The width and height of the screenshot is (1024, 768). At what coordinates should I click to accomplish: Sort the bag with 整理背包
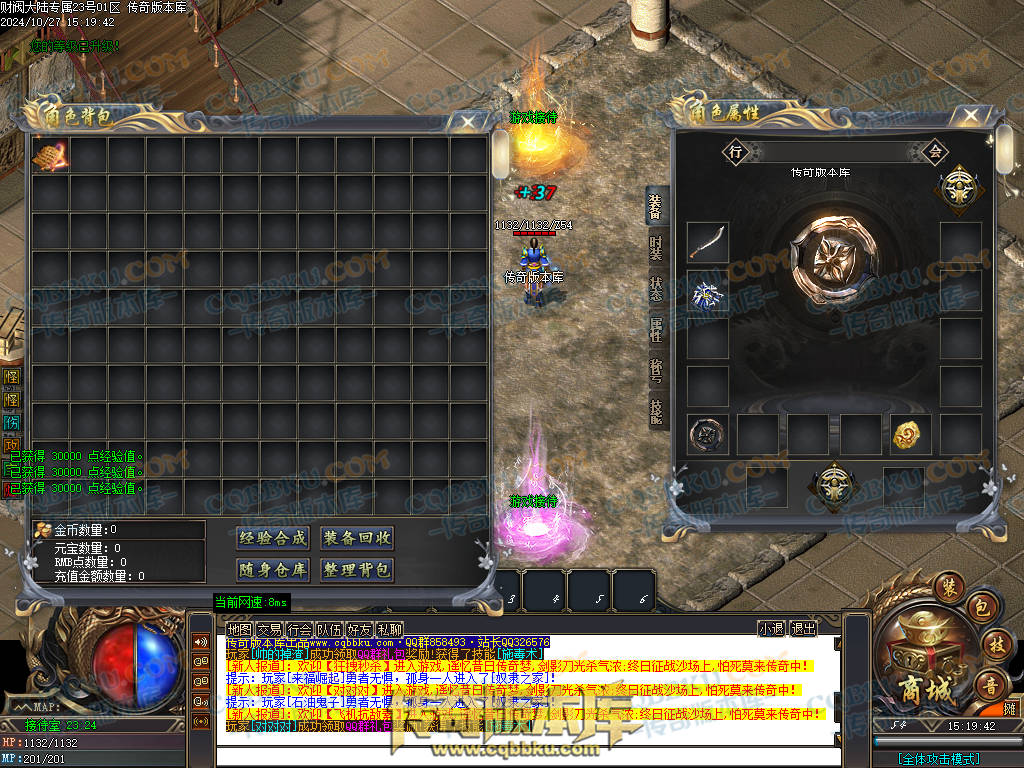[357, 570]
